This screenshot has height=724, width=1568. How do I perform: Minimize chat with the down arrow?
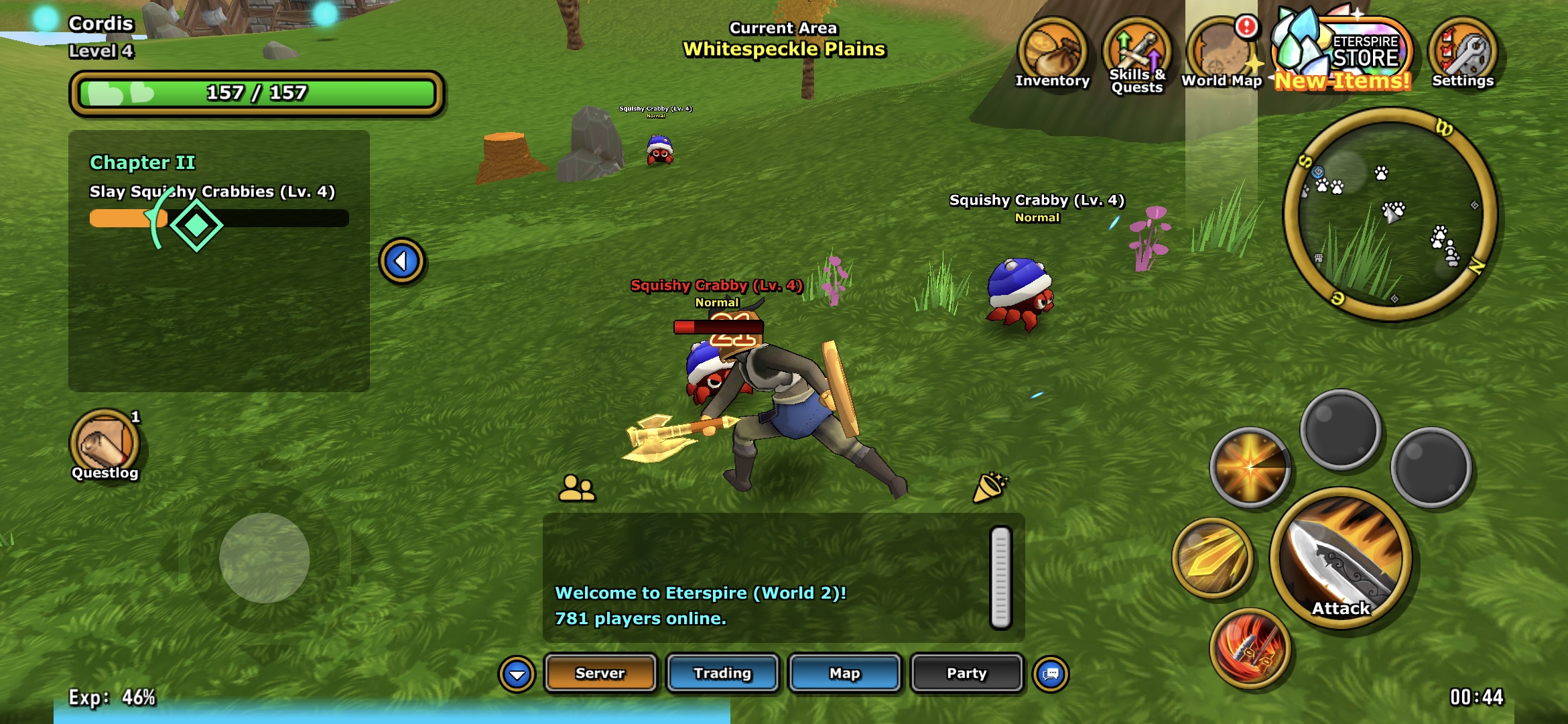tap(517, 674)
